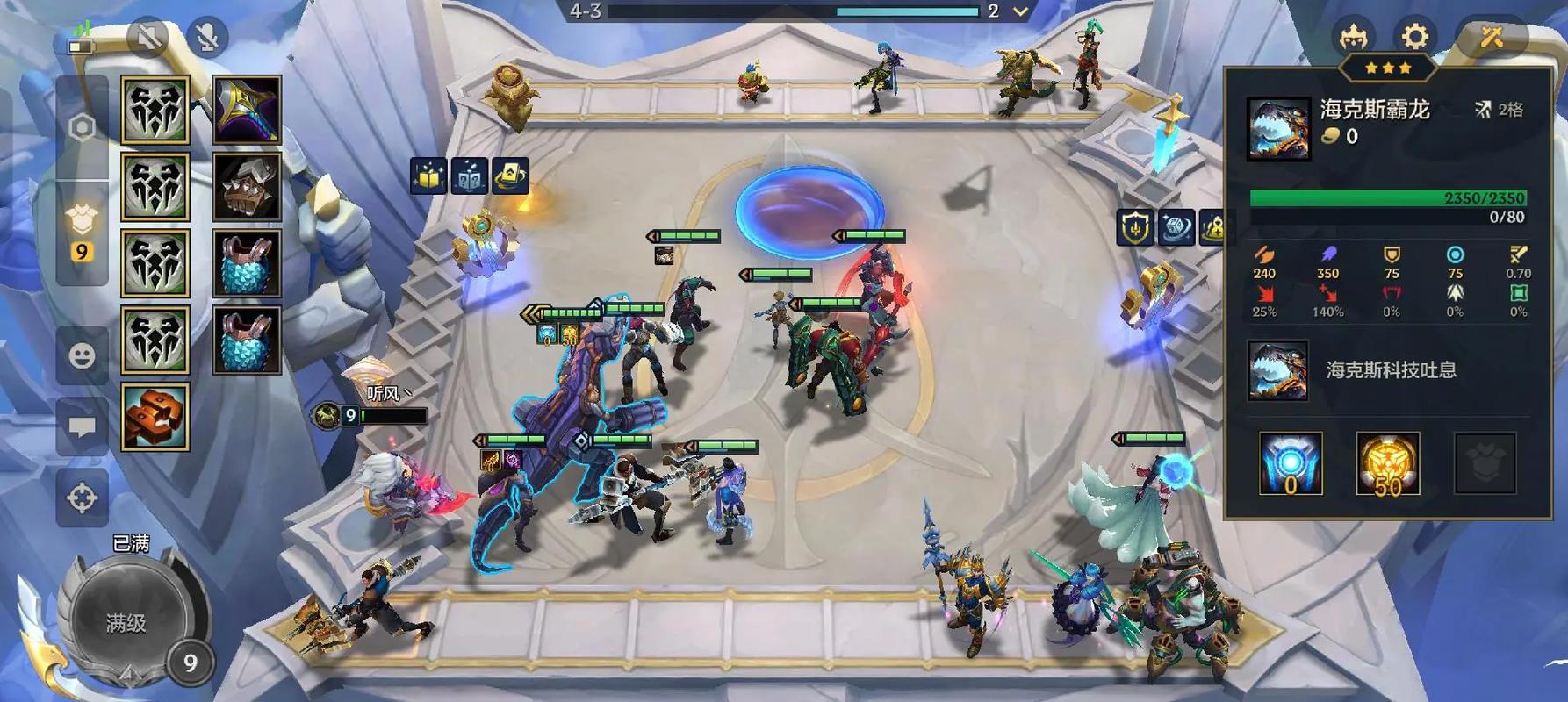This screenshot has height=702, width=1568.
Task: Tap the 满级 level button
Action: [x=126, y=623]
